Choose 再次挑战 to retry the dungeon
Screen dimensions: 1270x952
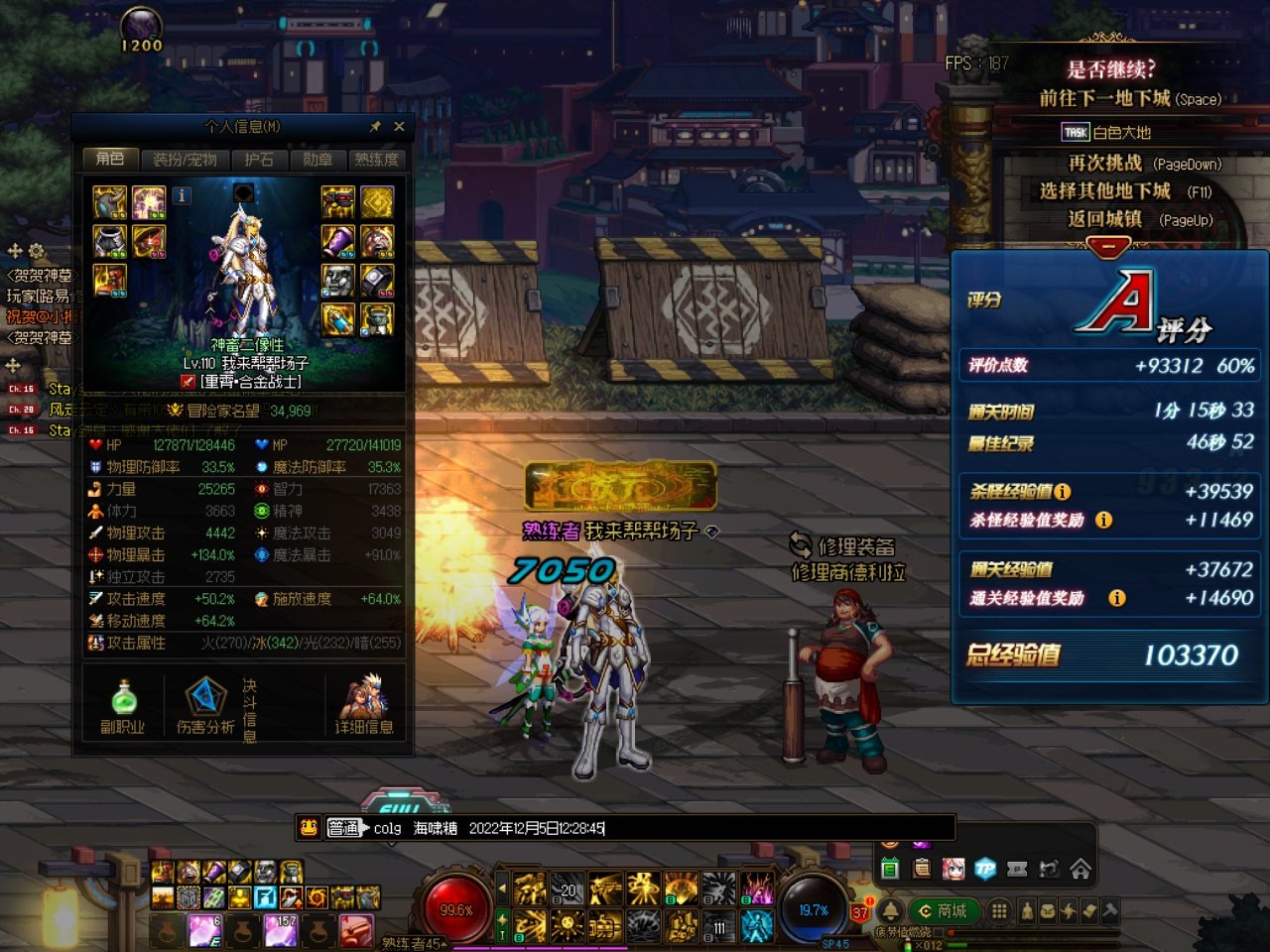tap(1105, 164)
